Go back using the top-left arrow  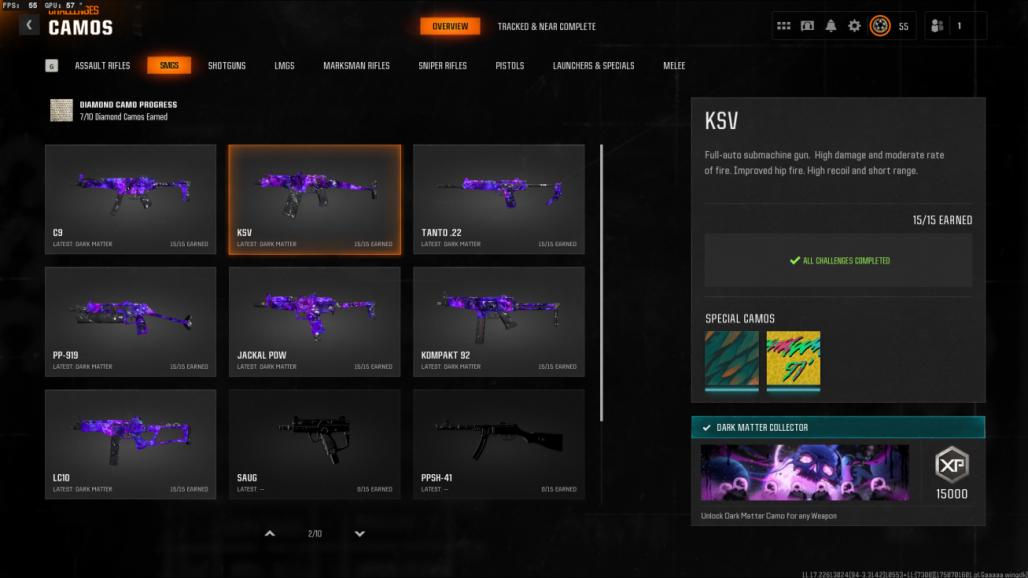tap(29, 25)
